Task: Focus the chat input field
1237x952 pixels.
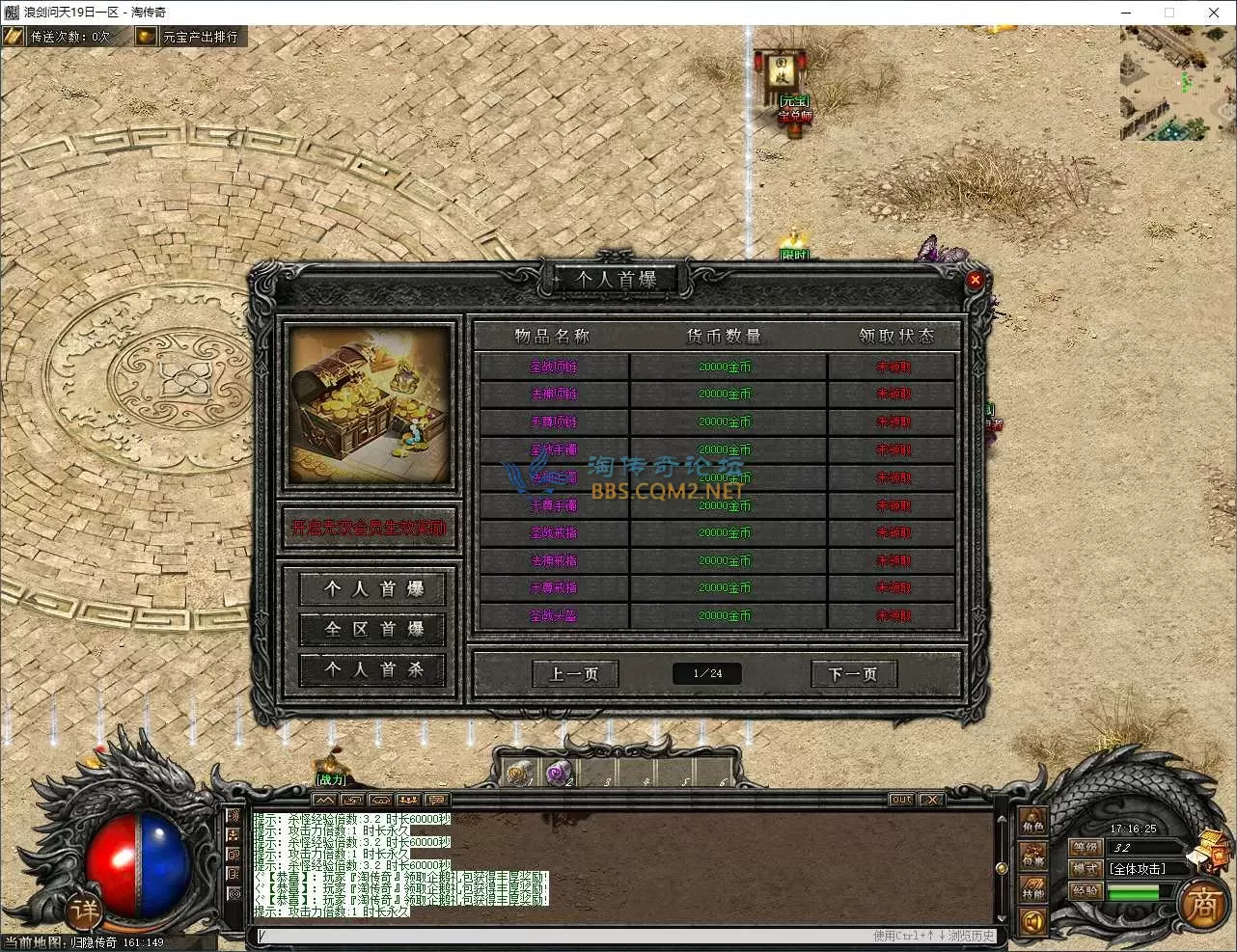Action: click(560, 936)
